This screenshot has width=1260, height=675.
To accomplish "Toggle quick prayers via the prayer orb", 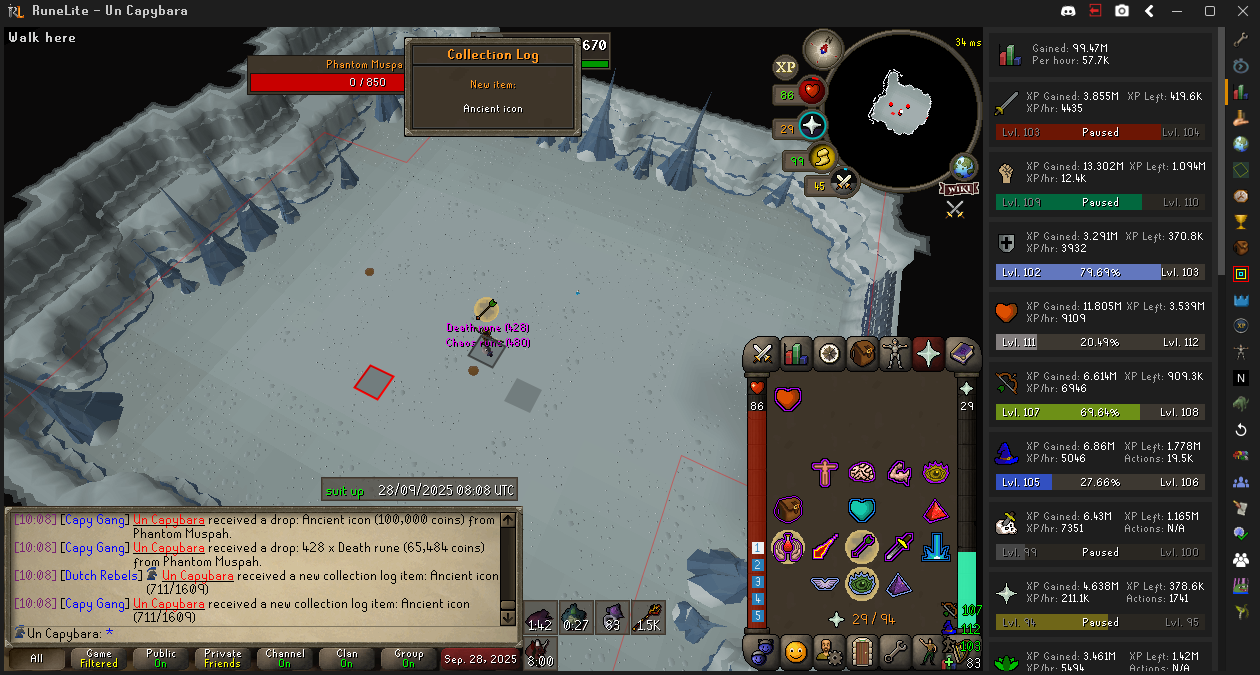I will click(811, 126).
